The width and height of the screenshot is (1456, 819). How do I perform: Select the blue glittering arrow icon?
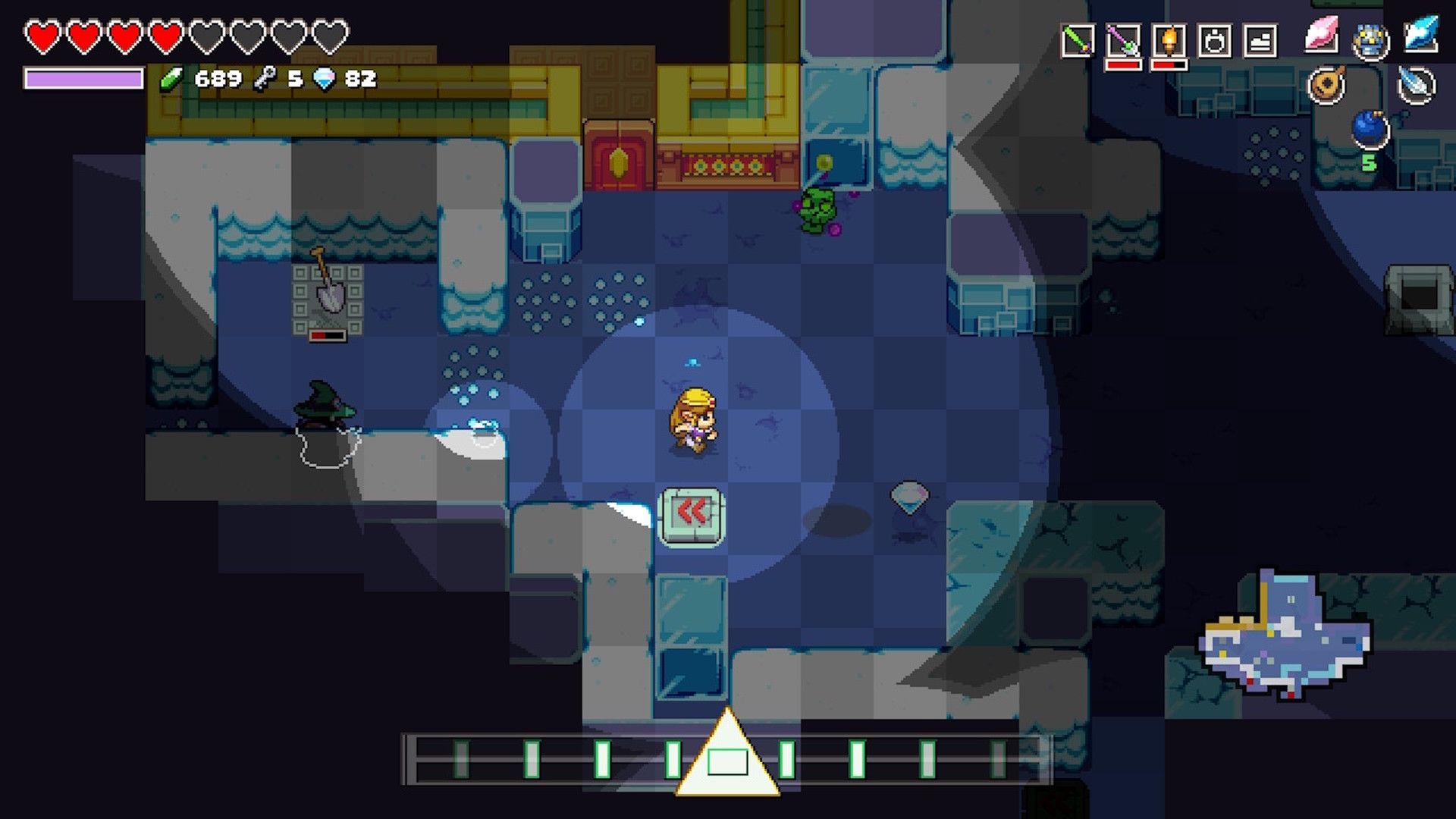[x=1420, y=35]
